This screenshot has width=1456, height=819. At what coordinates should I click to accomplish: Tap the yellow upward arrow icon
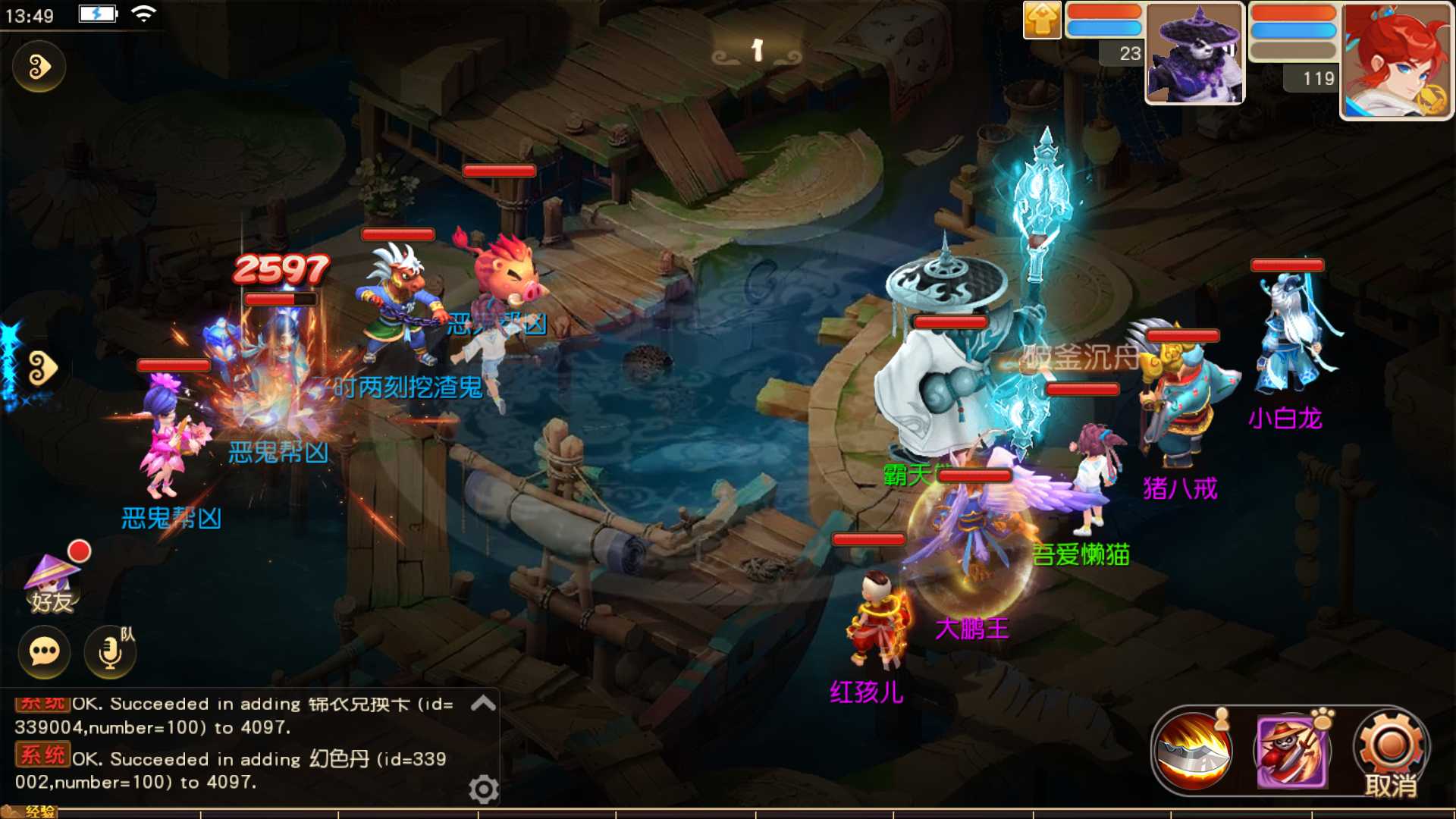pos(1042,20)
